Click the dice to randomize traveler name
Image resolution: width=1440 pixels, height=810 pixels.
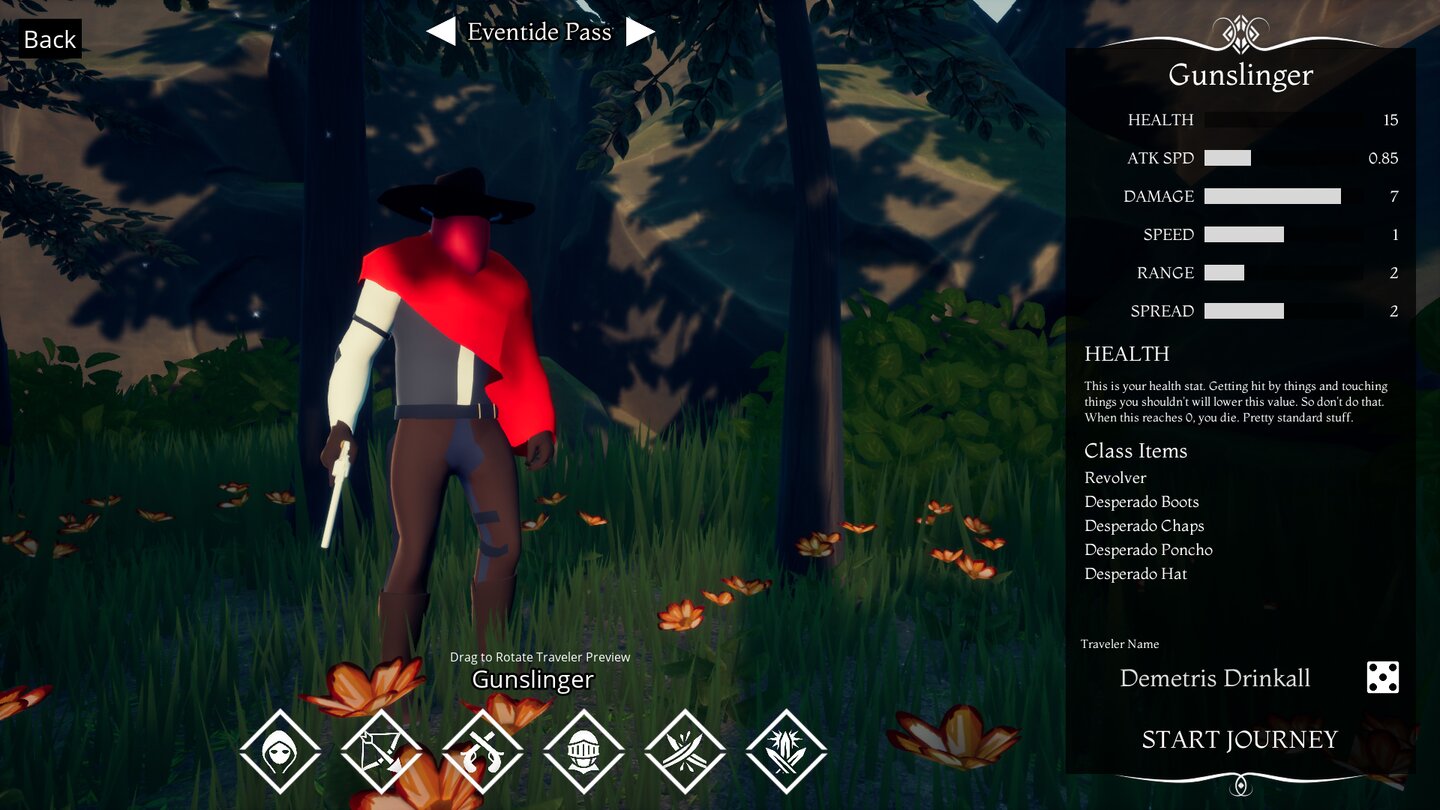[x=1382, y=677]
